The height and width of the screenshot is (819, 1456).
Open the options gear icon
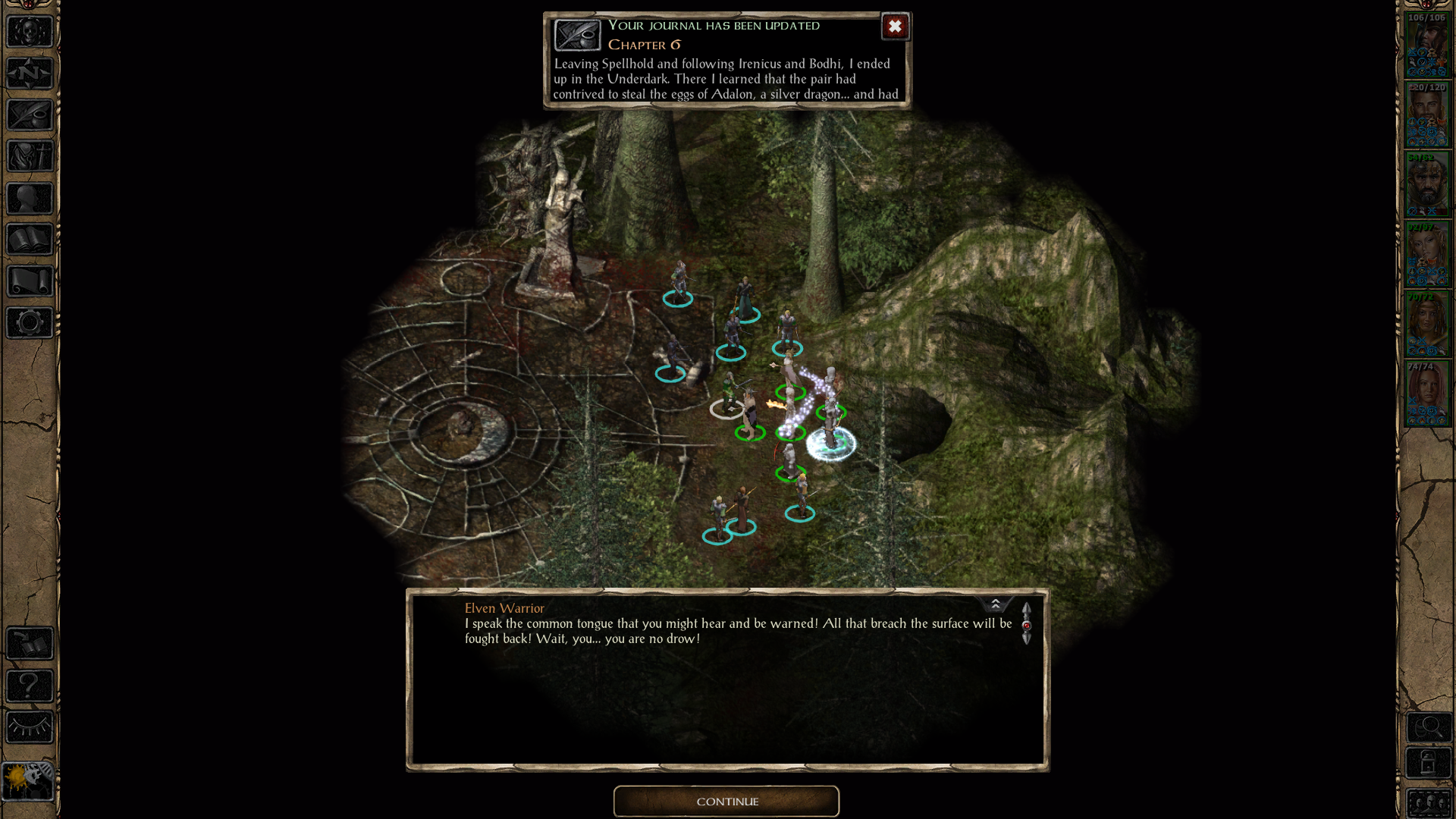tap(29, 322)
